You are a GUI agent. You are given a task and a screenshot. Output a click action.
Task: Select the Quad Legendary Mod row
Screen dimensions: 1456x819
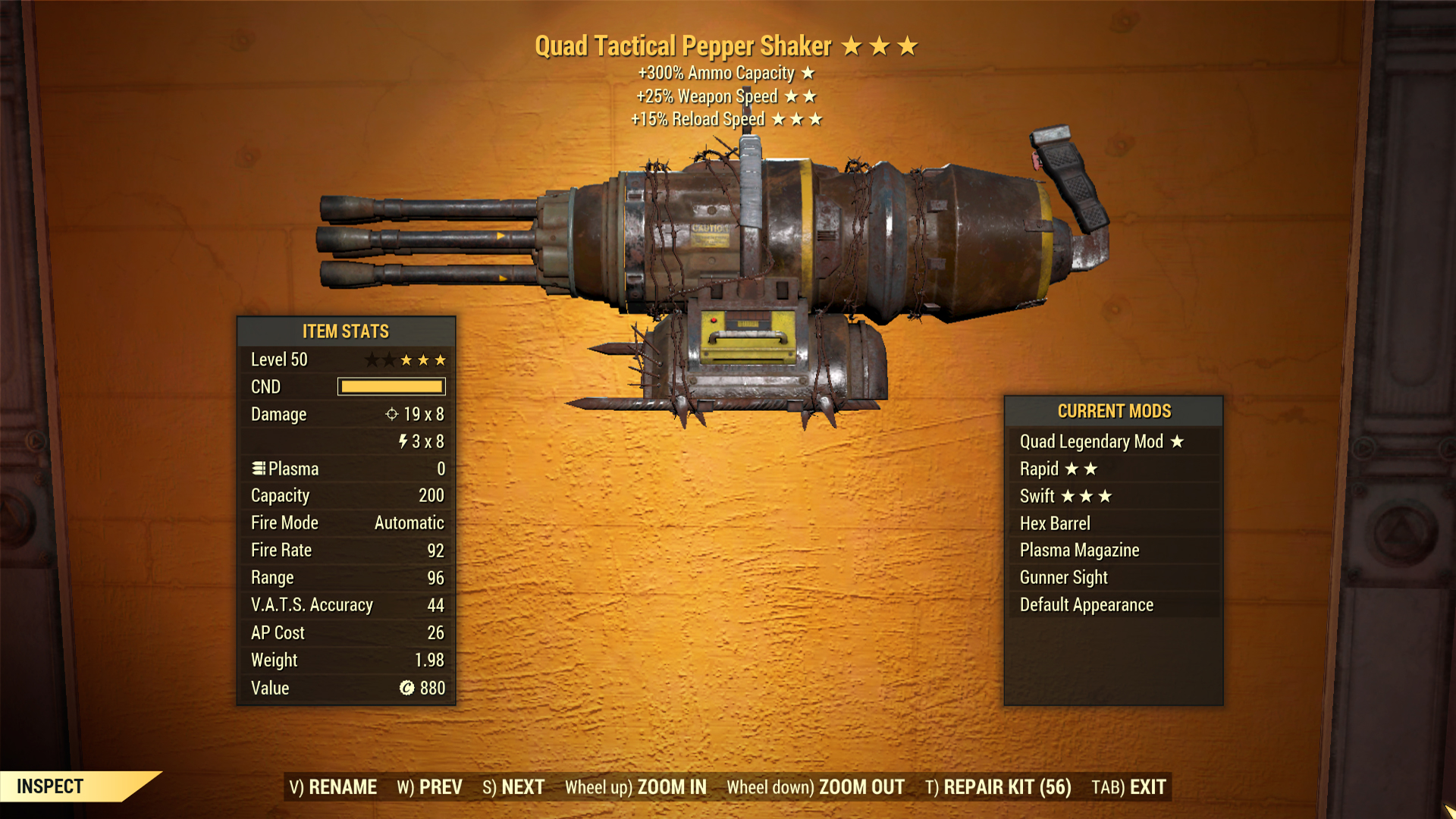[1112, 441]
